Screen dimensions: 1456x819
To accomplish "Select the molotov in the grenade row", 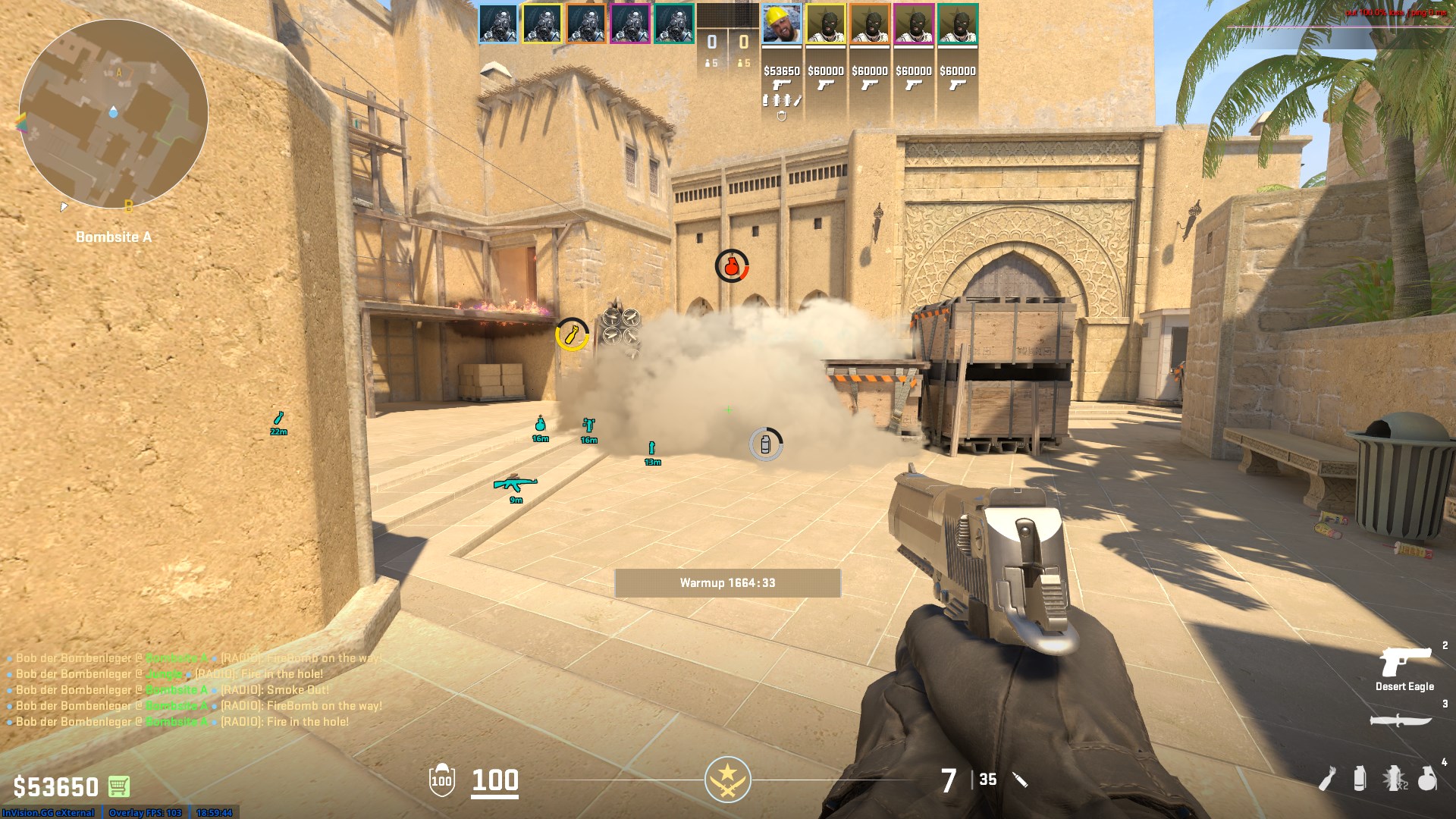I will 1327,779.
